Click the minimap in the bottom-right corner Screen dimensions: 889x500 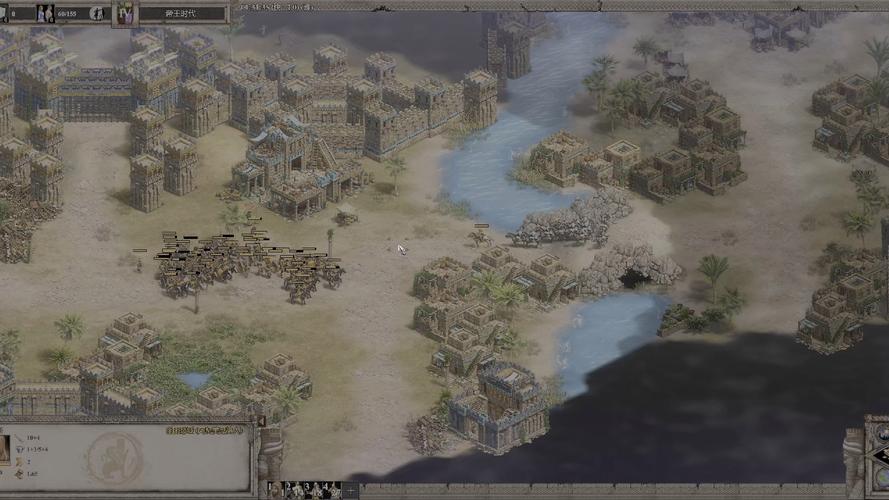(878, 468)
